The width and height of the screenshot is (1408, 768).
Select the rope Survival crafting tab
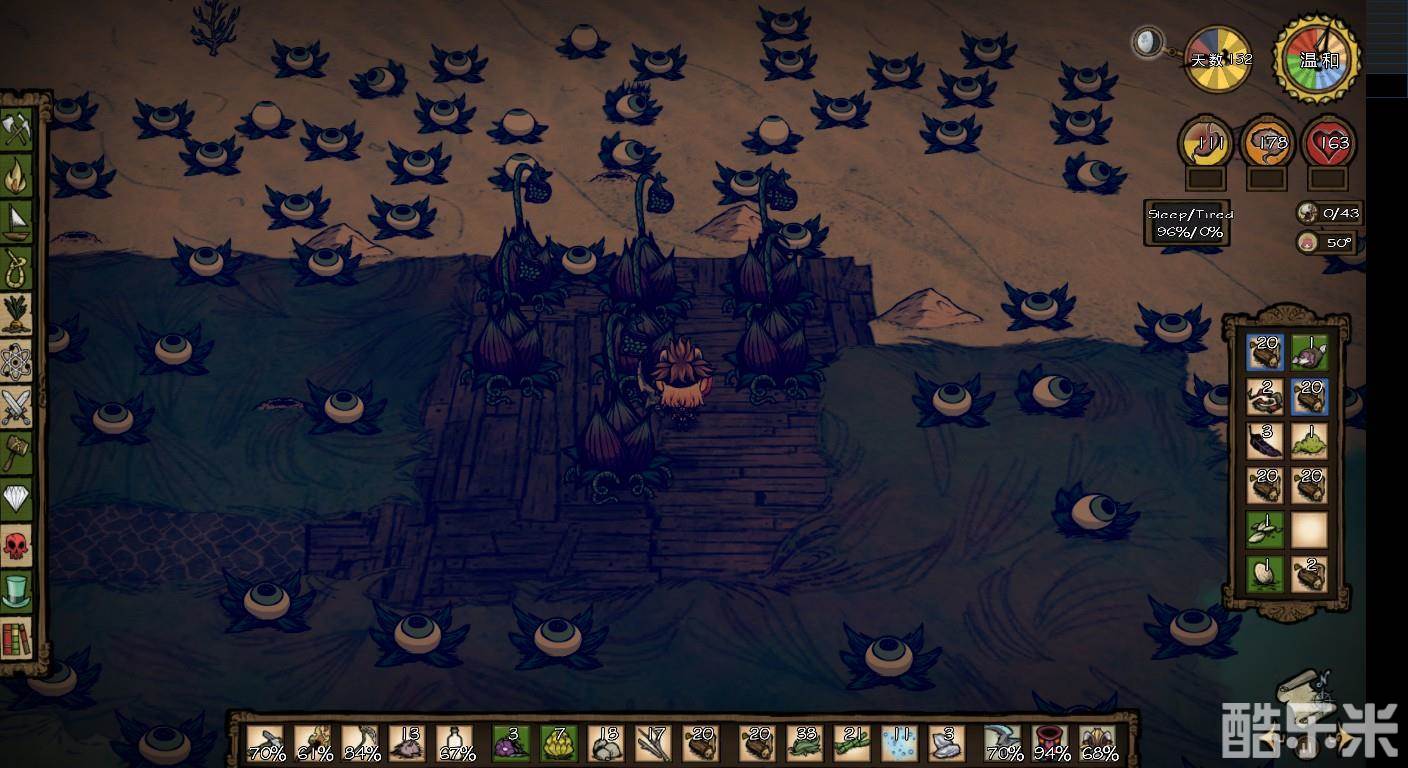[17, 268]
